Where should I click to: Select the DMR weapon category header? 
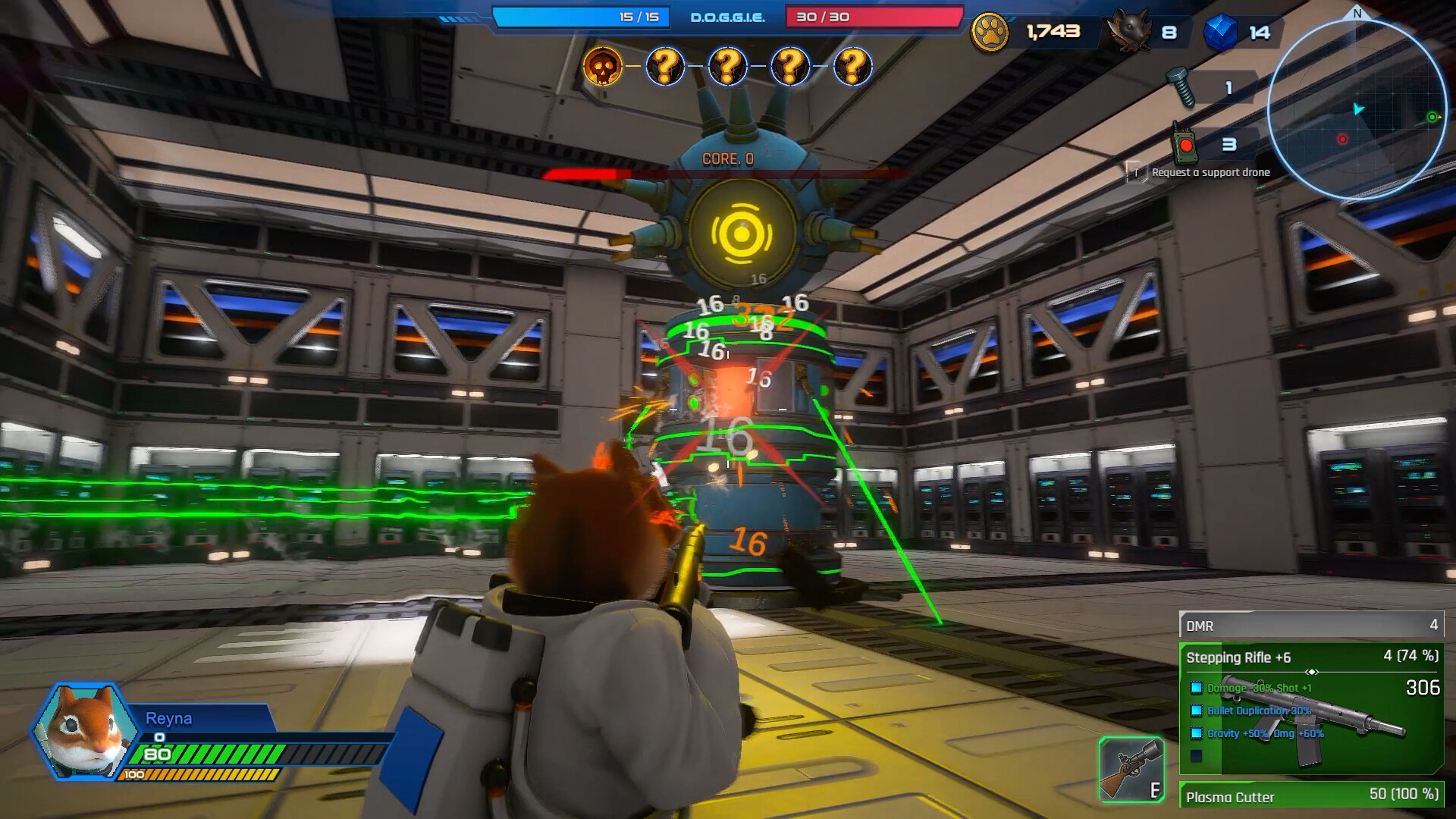coord(1311,625)
